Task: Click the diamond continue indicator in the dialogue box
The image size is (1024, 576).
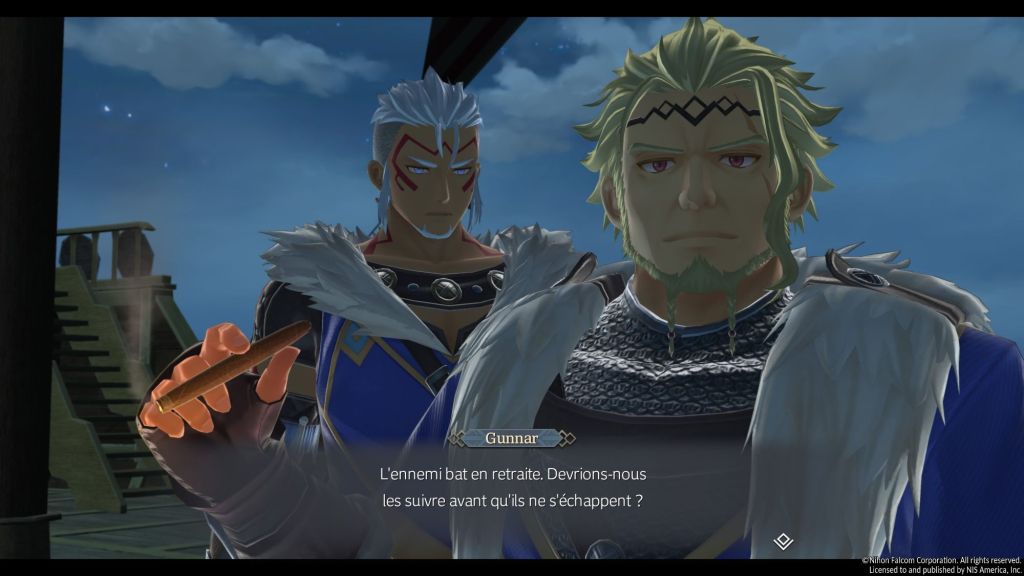Action: click(x=784, y=541)
